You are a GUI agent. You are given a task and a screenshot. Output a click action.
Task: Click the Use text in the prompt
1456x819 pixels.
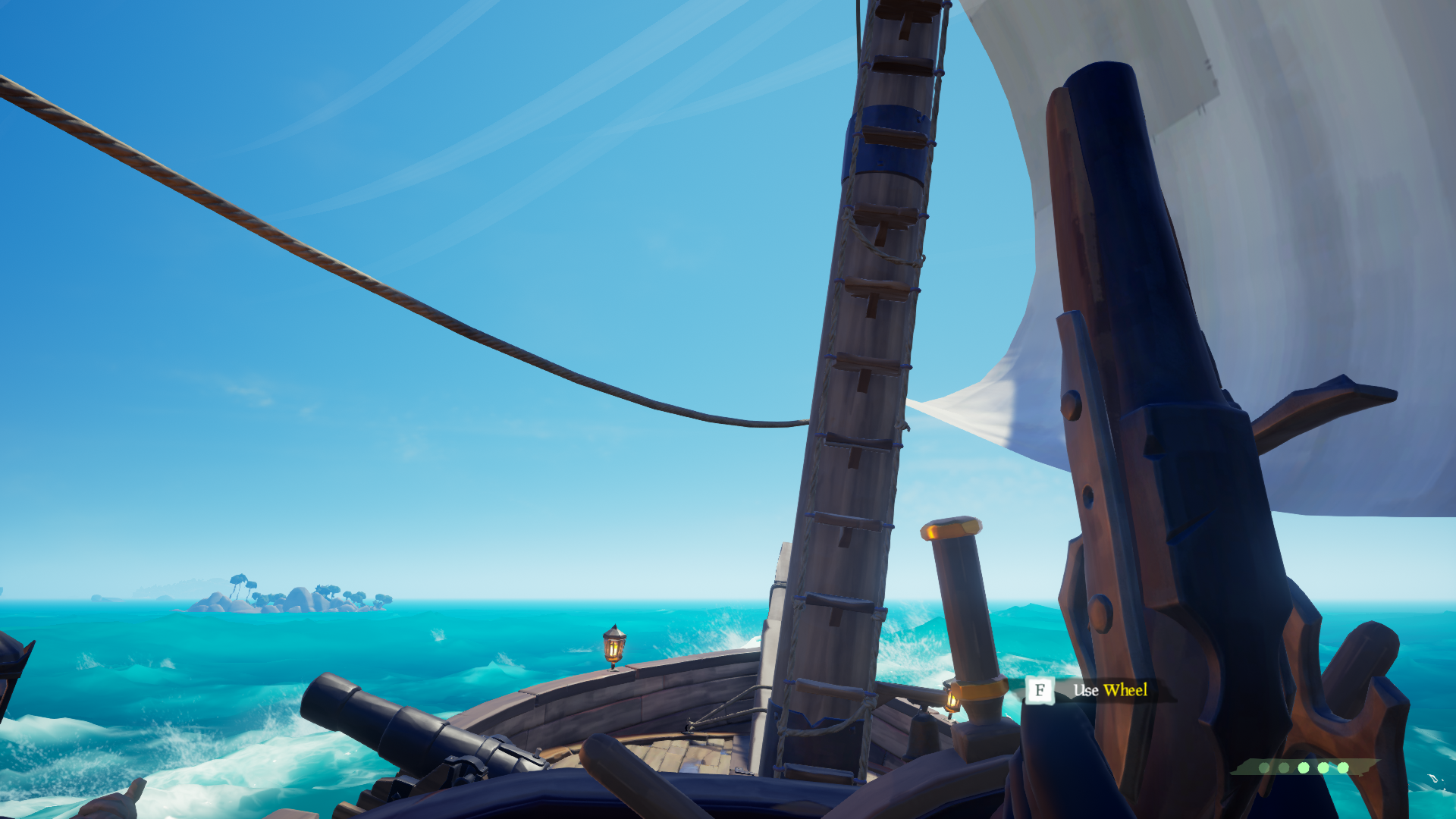[1084, 690]
